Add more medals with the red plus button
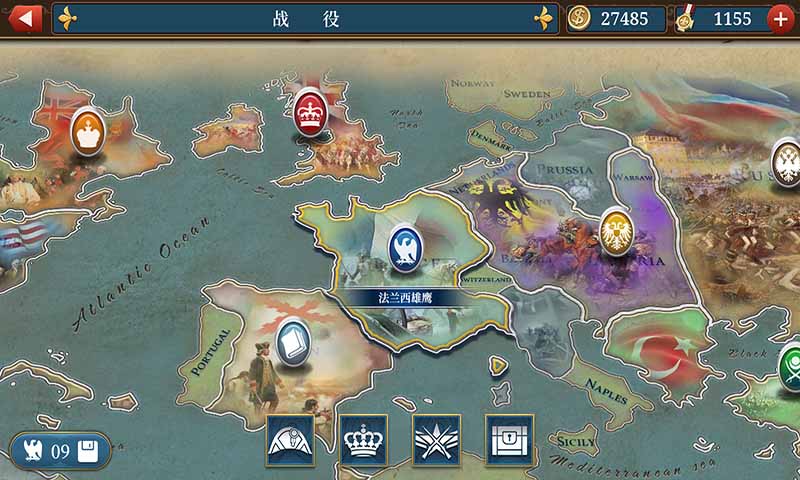This screenshot has height=480, width=800. pos(781,18)
